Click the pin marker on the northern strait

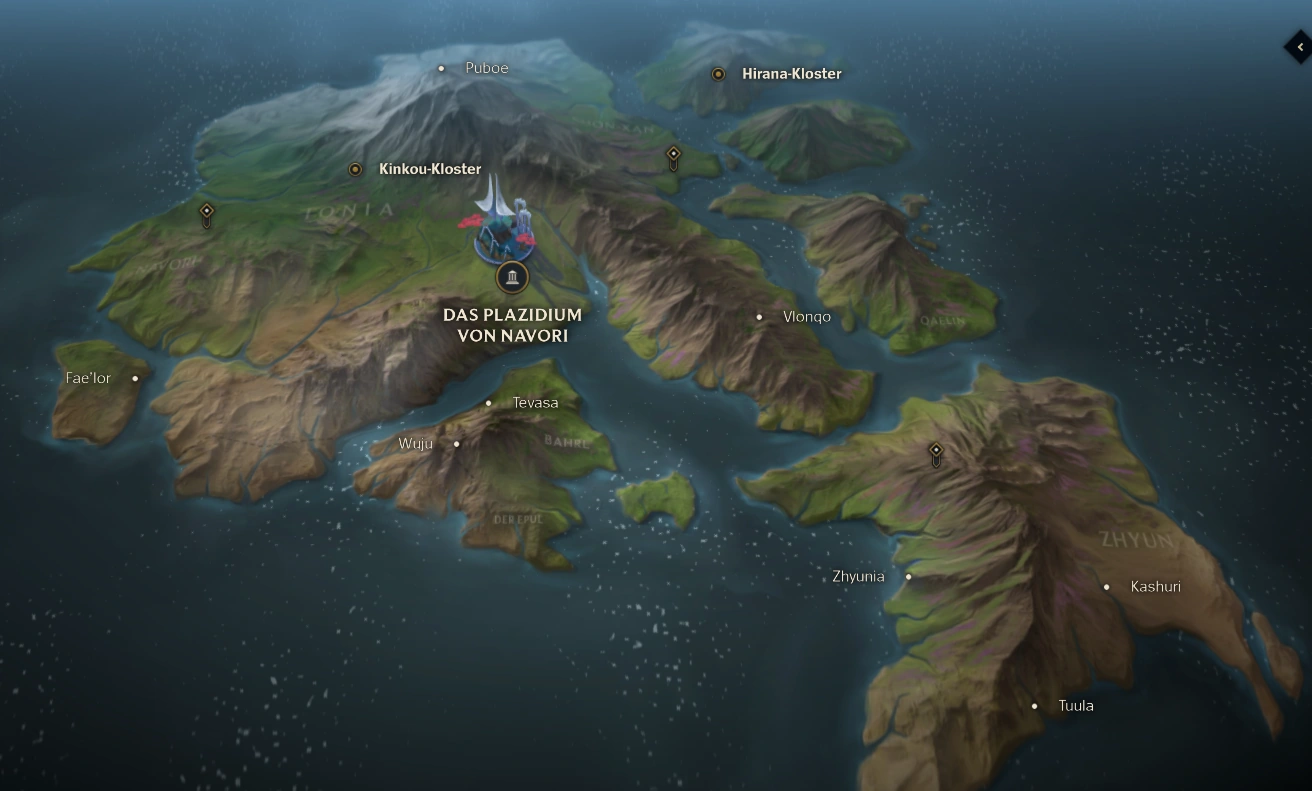[x=671, y=153]
